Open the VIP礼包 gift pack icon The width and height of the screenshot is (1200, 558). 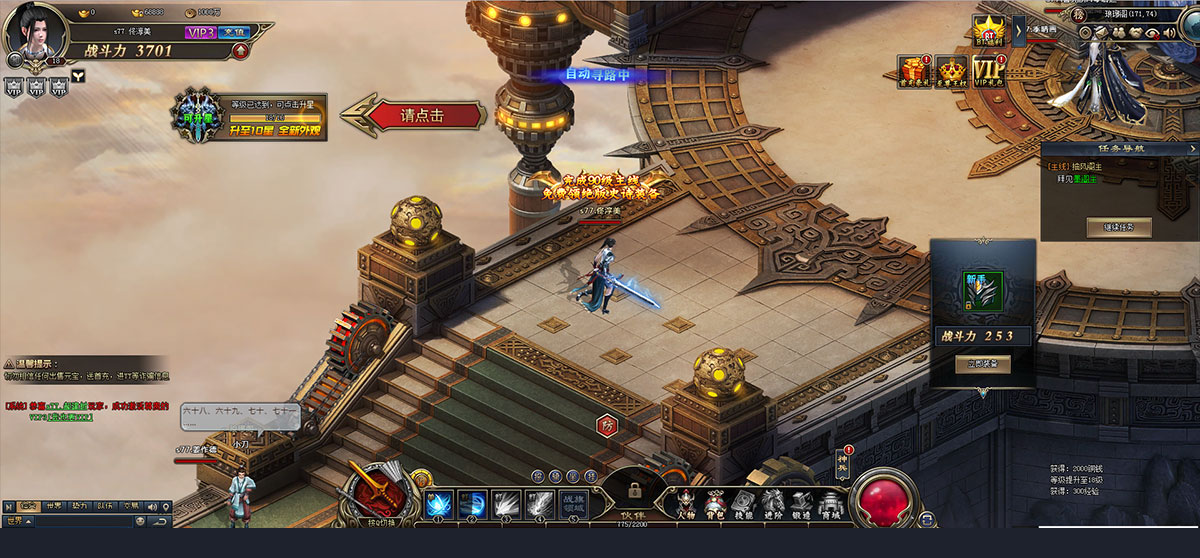coord(988,72)
